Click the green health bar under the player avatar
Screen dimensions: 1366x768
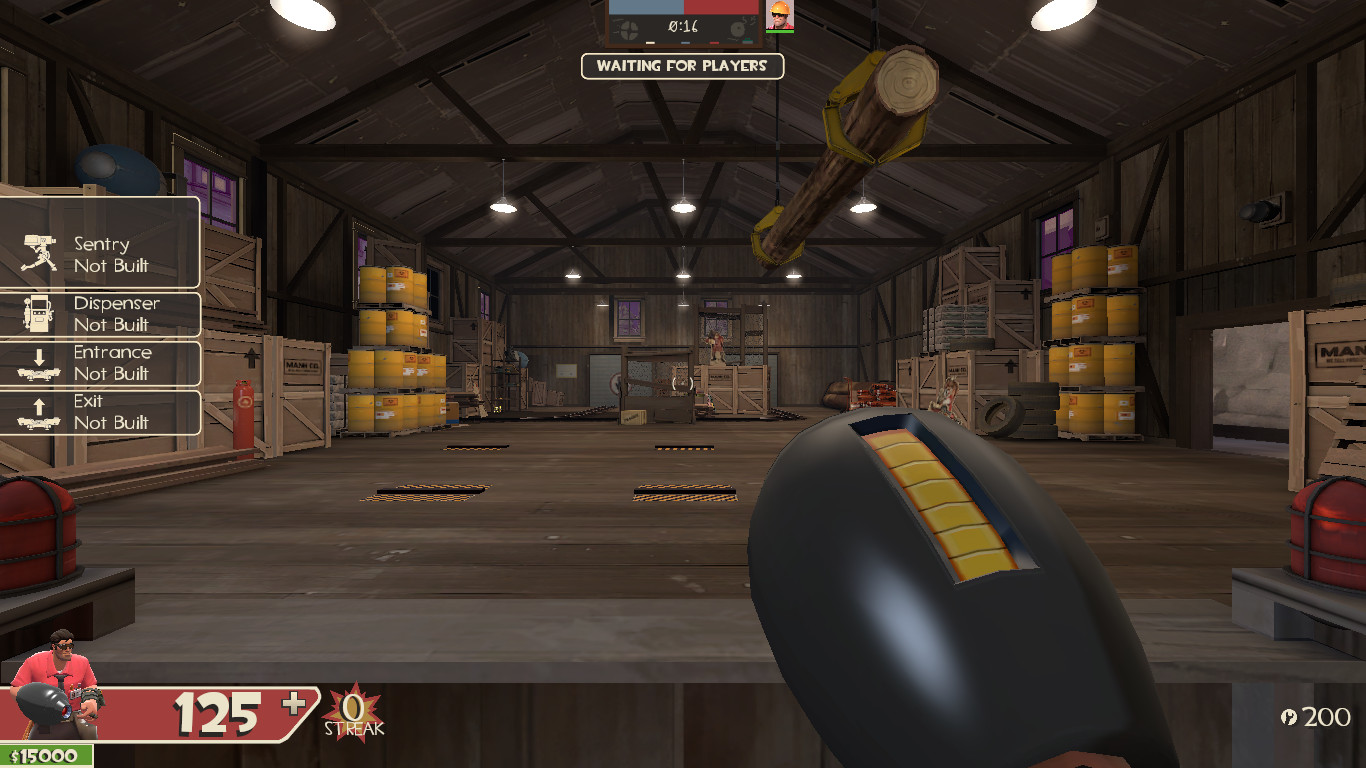(780, 31)
